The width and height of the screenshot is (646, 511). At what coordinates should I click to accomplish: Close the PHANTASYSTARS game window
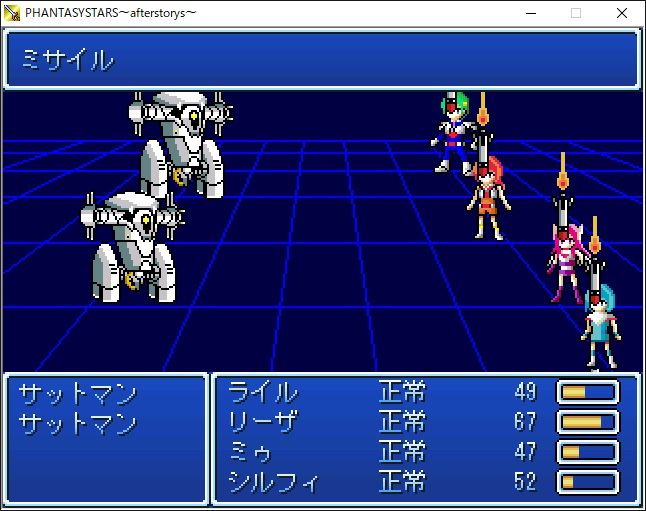click(x=622, y=13)
